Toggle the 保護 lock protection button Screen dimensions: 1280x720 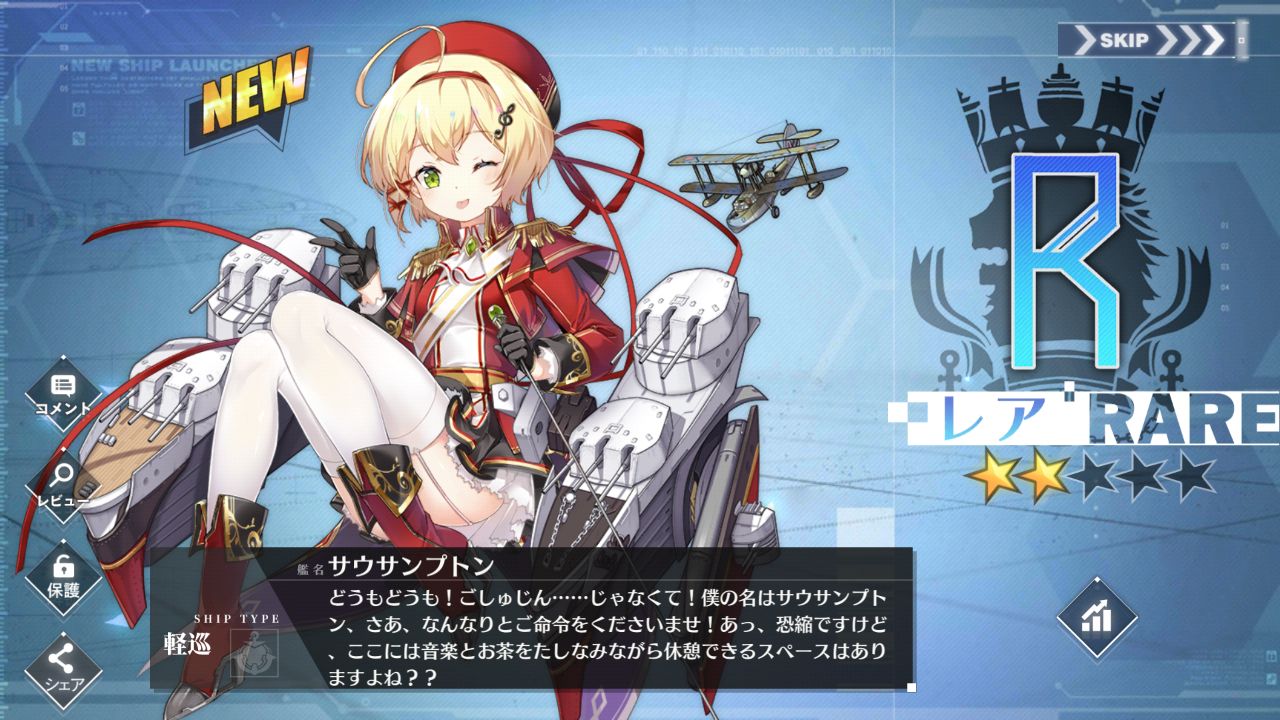[63, 577]
